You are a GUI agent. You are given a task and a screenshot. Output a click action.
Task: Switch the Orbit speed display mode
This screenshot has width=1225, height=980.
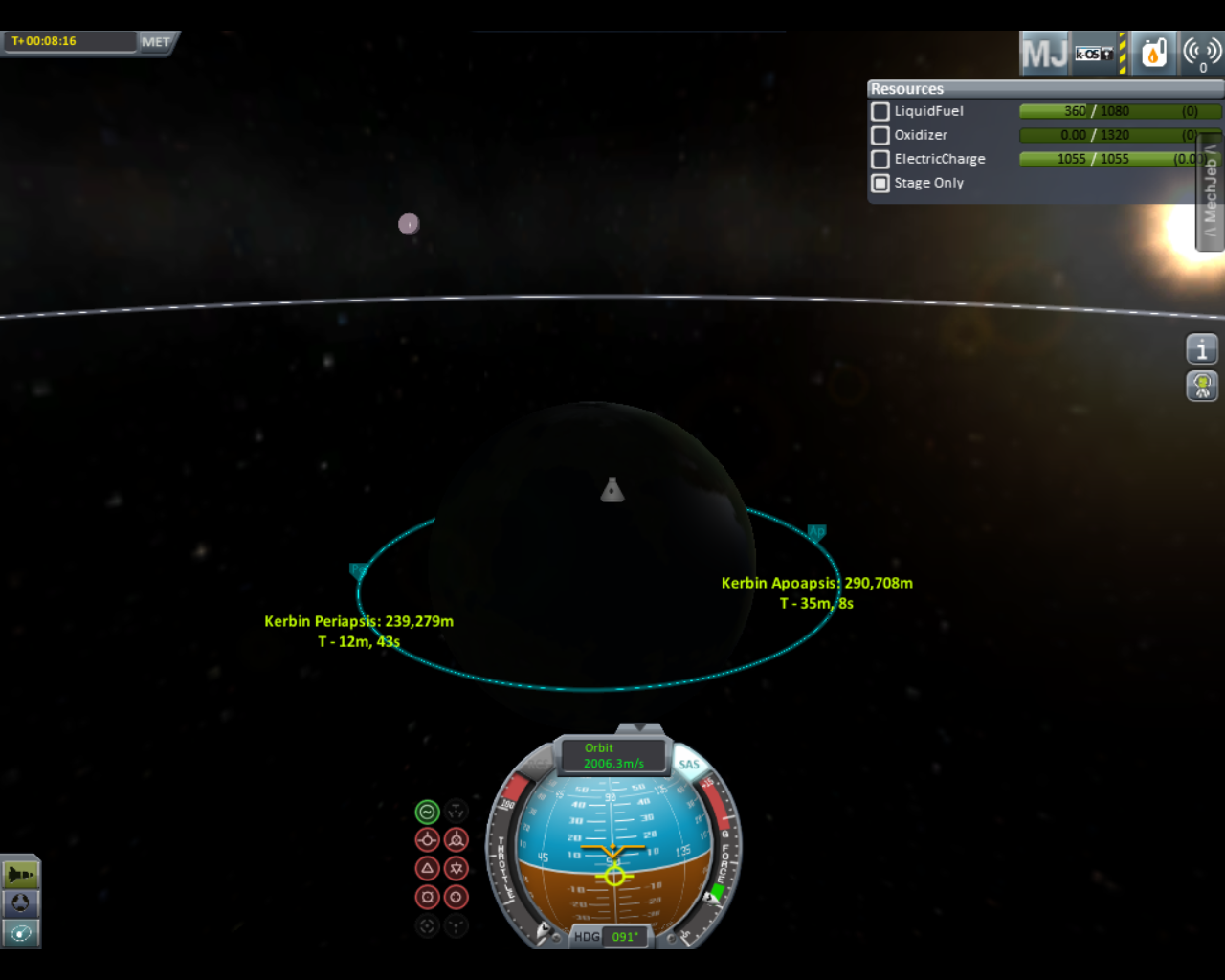(613, 755)
